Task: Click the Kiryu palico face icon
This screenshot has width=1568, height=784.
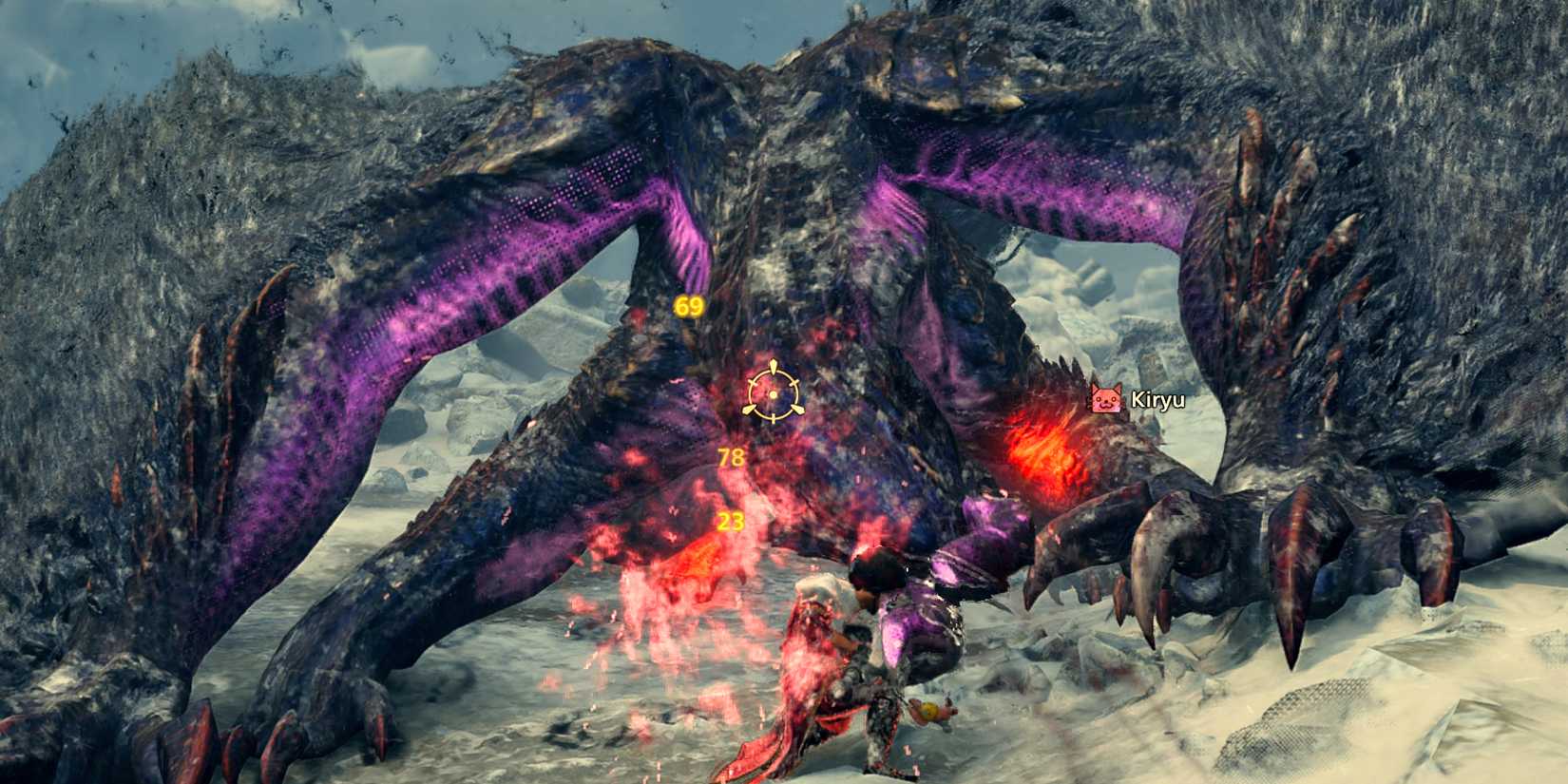Action: point(1105,398)
